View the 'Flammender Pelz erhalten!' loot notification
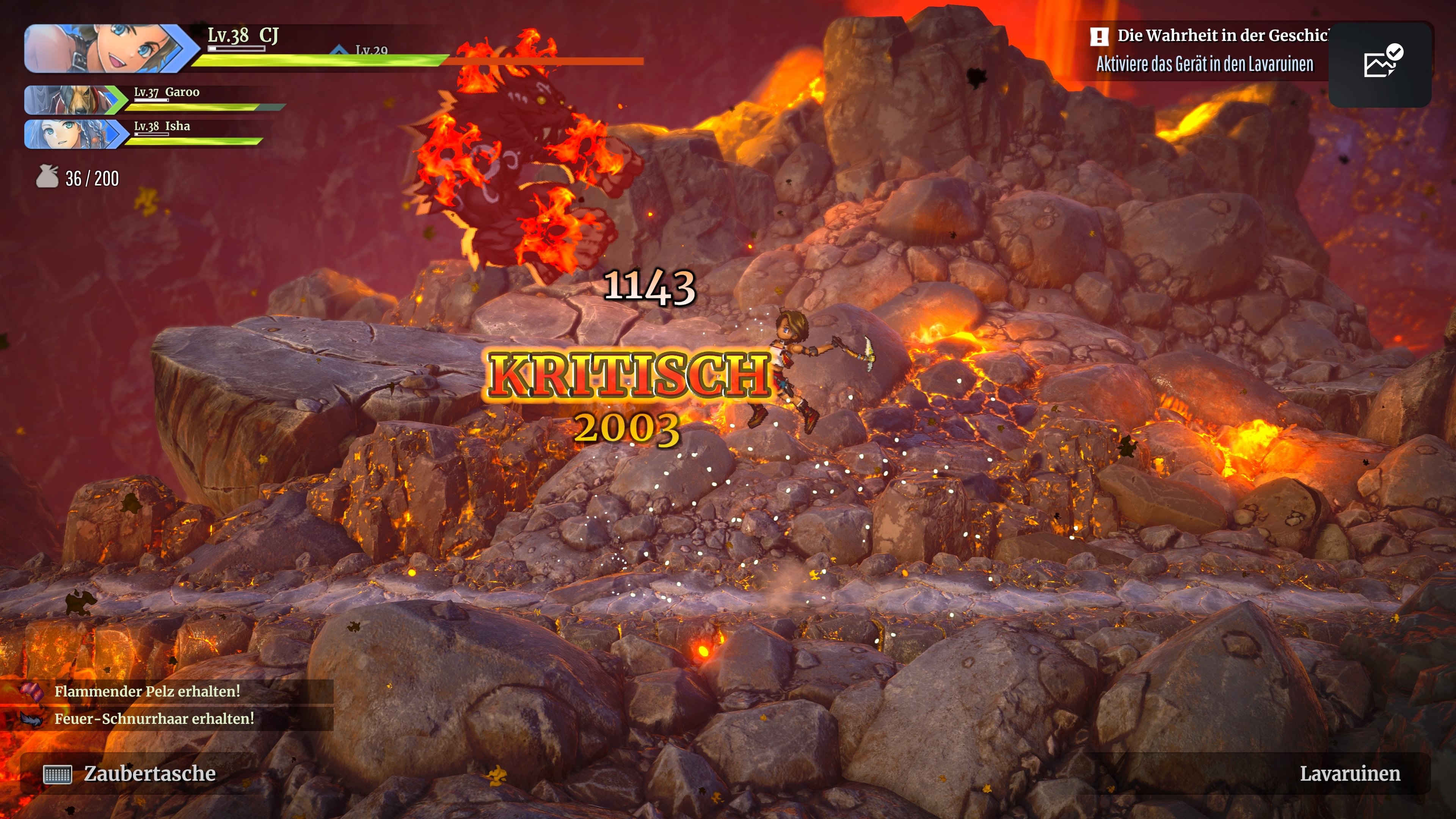Viewport: 1456px width, 819px height. [147, 691]
